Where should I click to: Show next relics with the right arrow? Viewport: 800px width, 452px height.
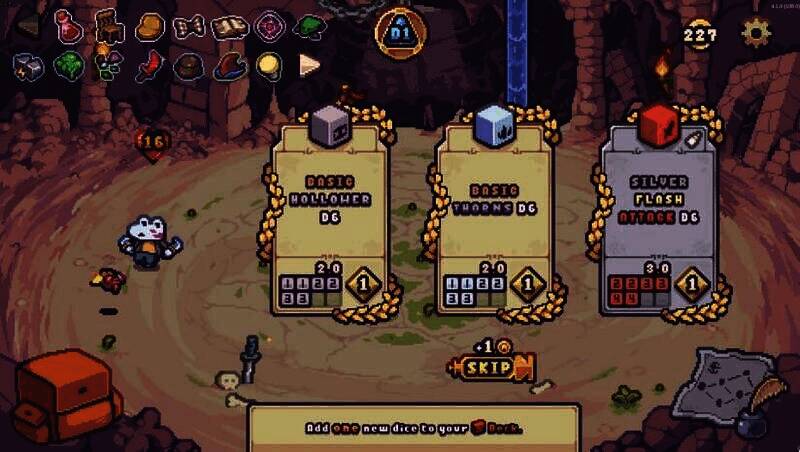pyautogui.click(x=309, y=66)
